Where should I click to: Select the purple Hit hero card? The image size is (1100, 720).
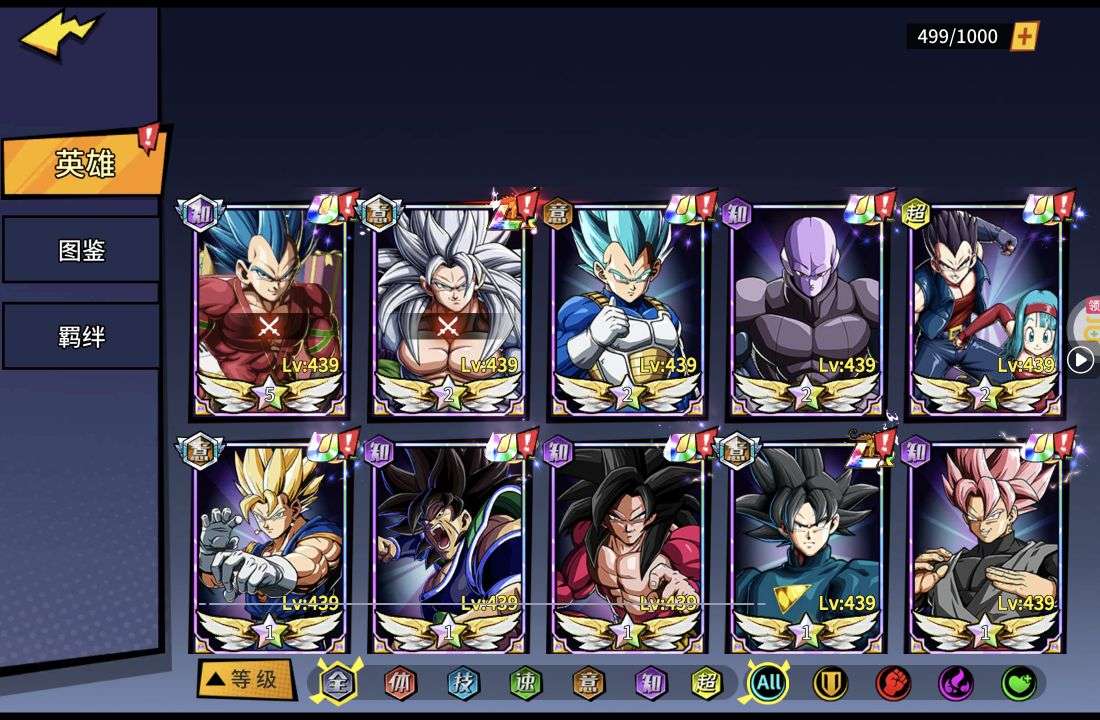point(807,310)
